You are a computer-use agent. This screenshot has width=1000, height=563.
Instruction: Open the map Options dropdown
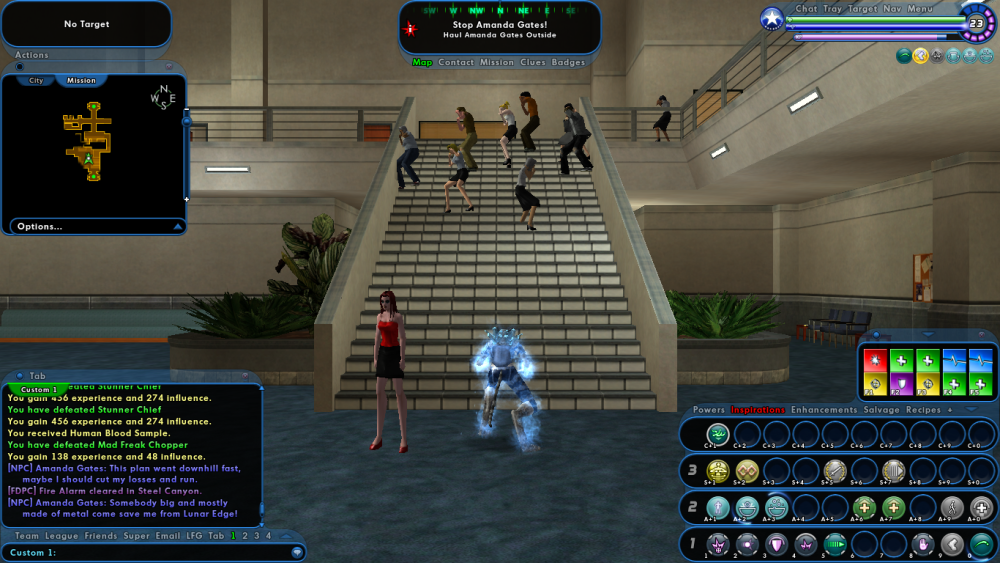click(x=40, y=227)
